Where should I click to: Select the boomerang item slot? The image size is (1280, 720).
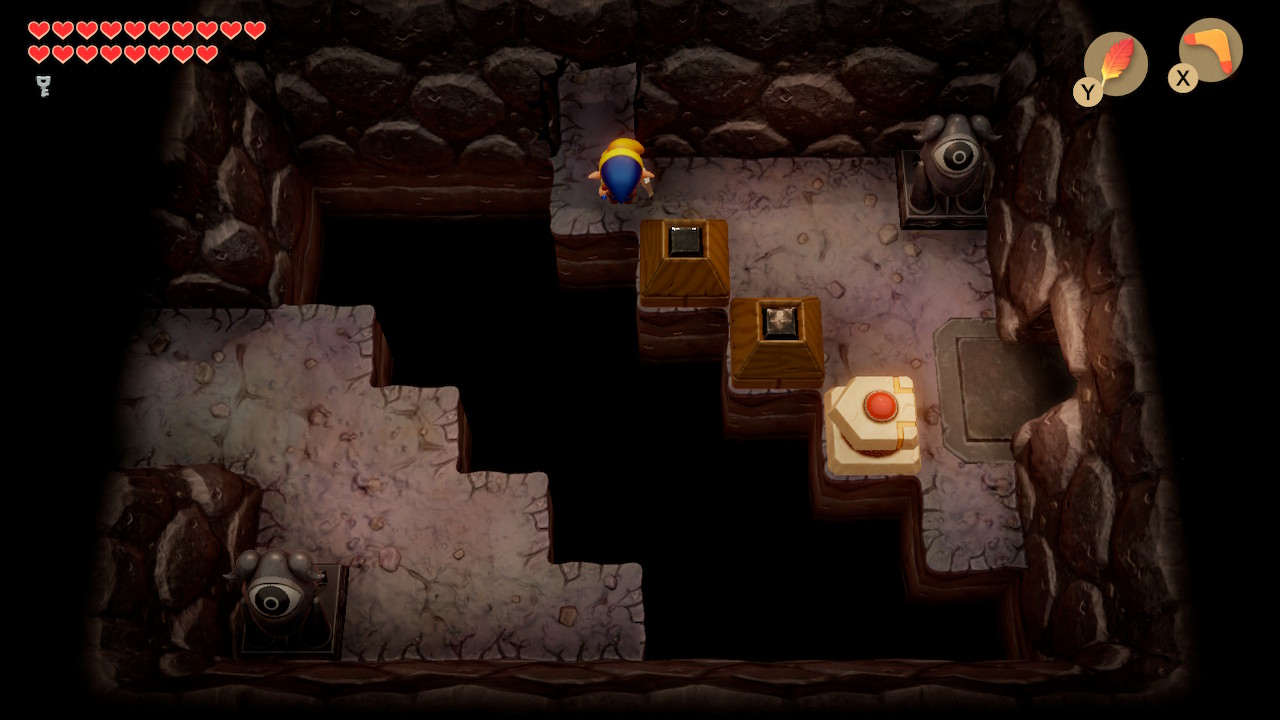1210,50
